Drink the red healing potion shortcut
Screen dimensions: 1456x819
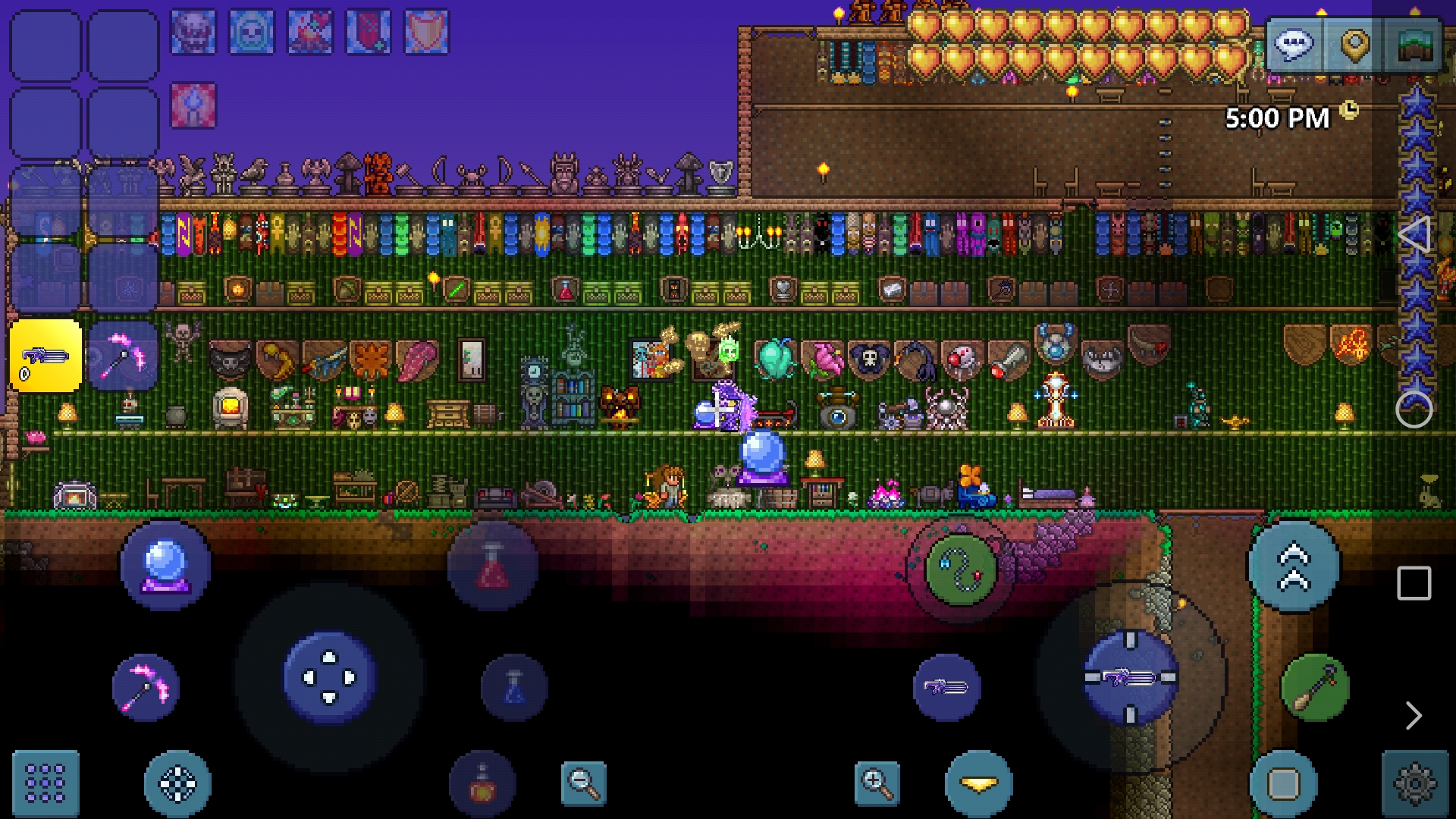[x=493, y=565]
